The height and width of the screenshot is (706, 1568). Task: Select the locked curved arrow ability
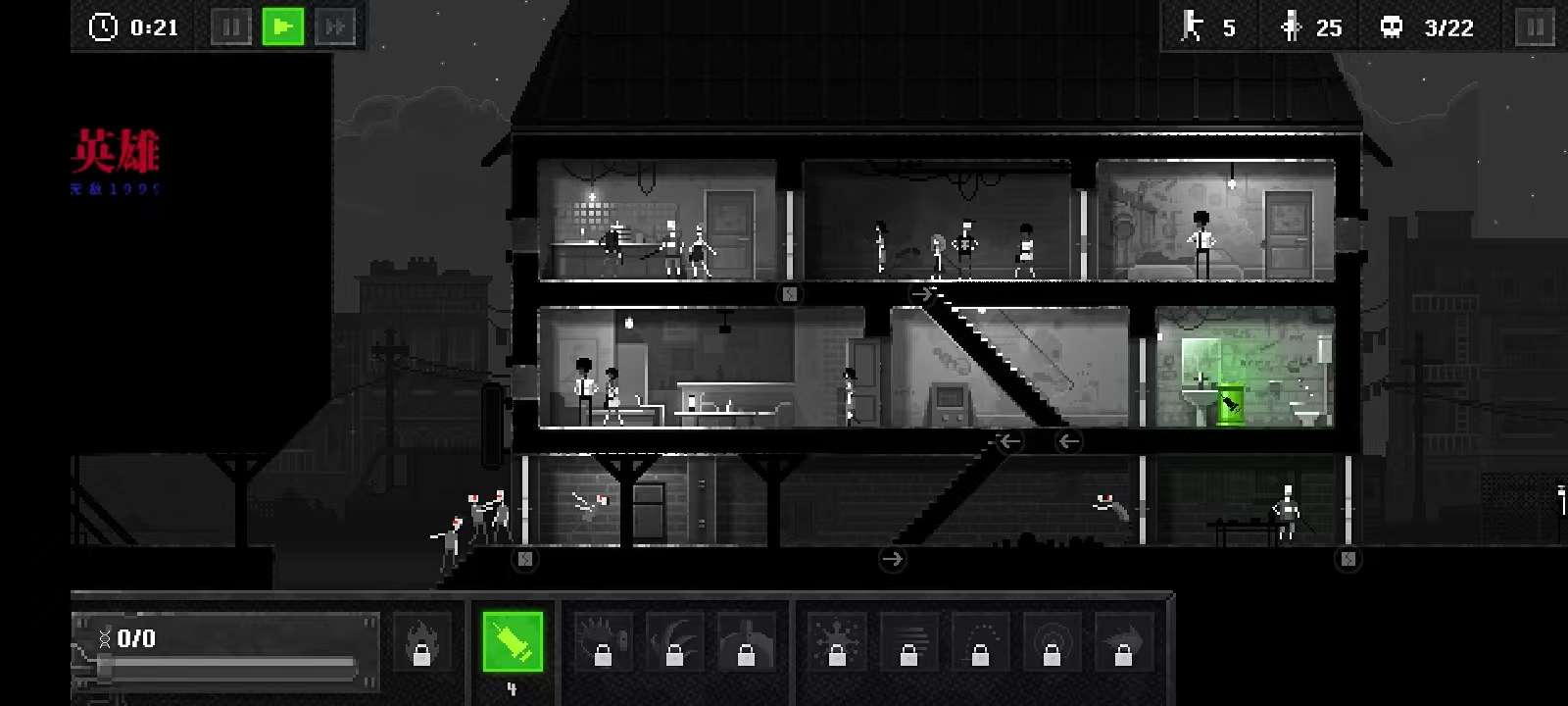click(x=1123, y=642)
